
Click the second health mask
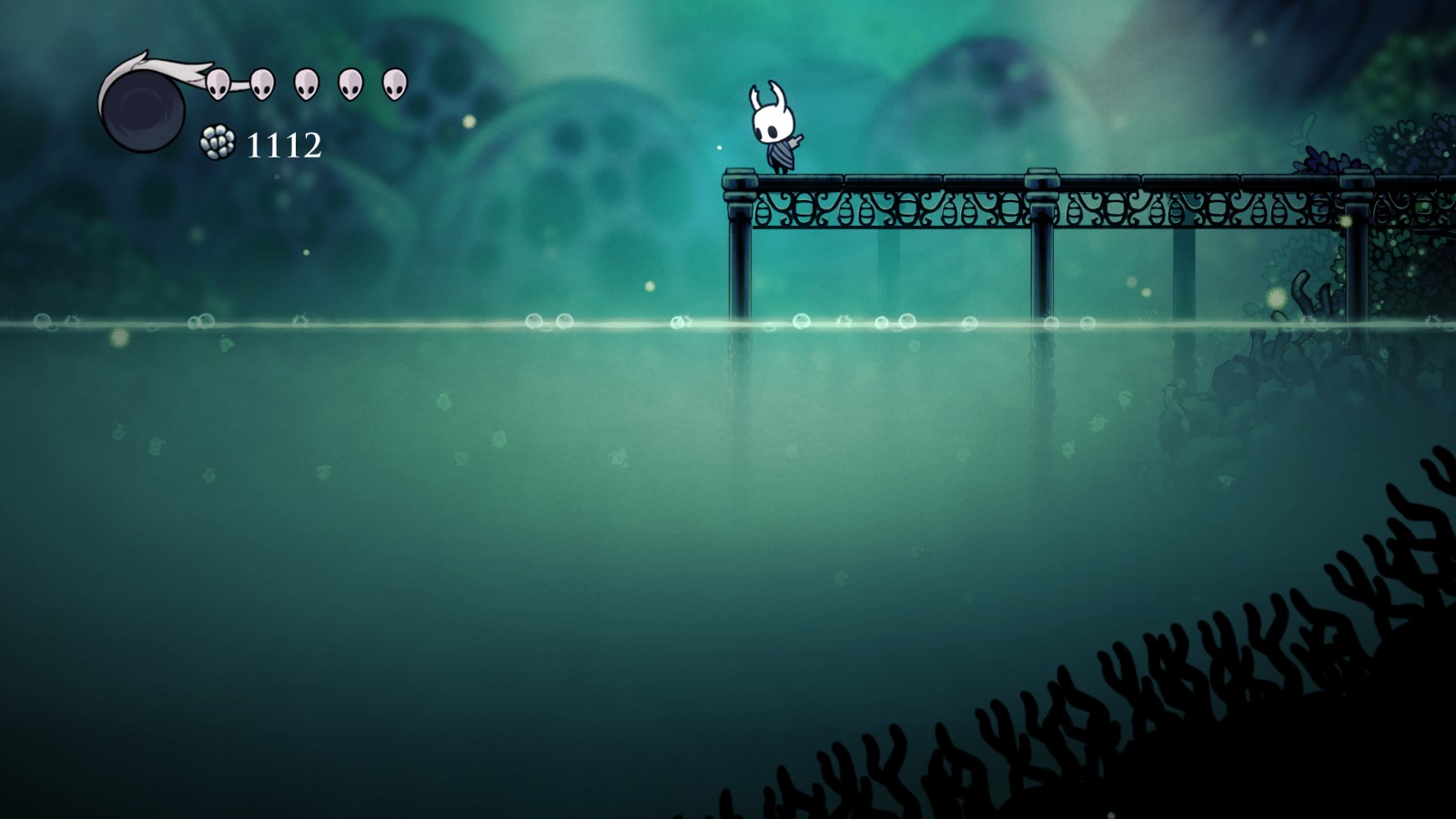tap(262, 84)
